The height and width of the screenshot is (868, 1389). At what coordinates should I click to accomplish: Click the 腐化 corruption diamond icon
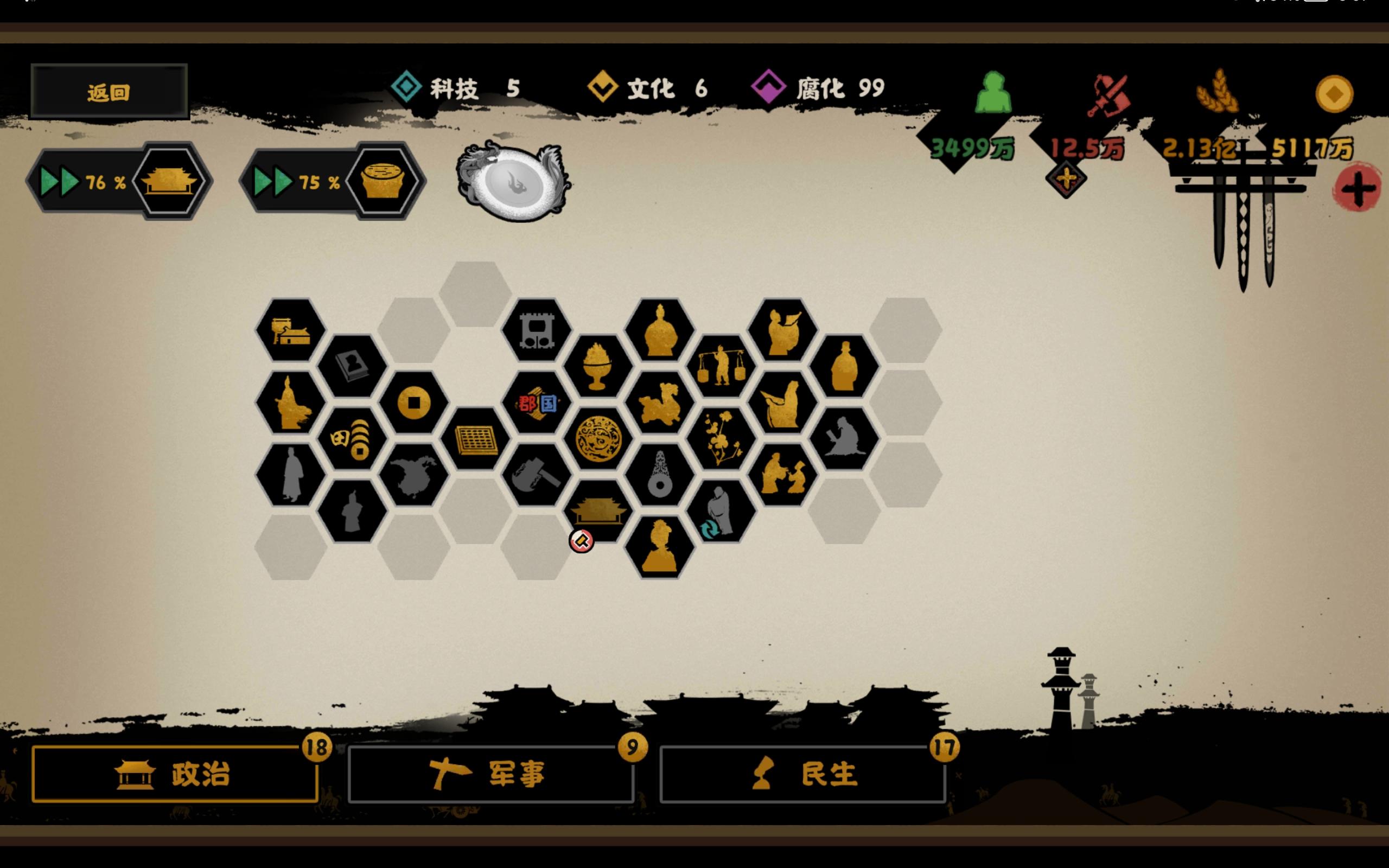[x=768, y=86]
